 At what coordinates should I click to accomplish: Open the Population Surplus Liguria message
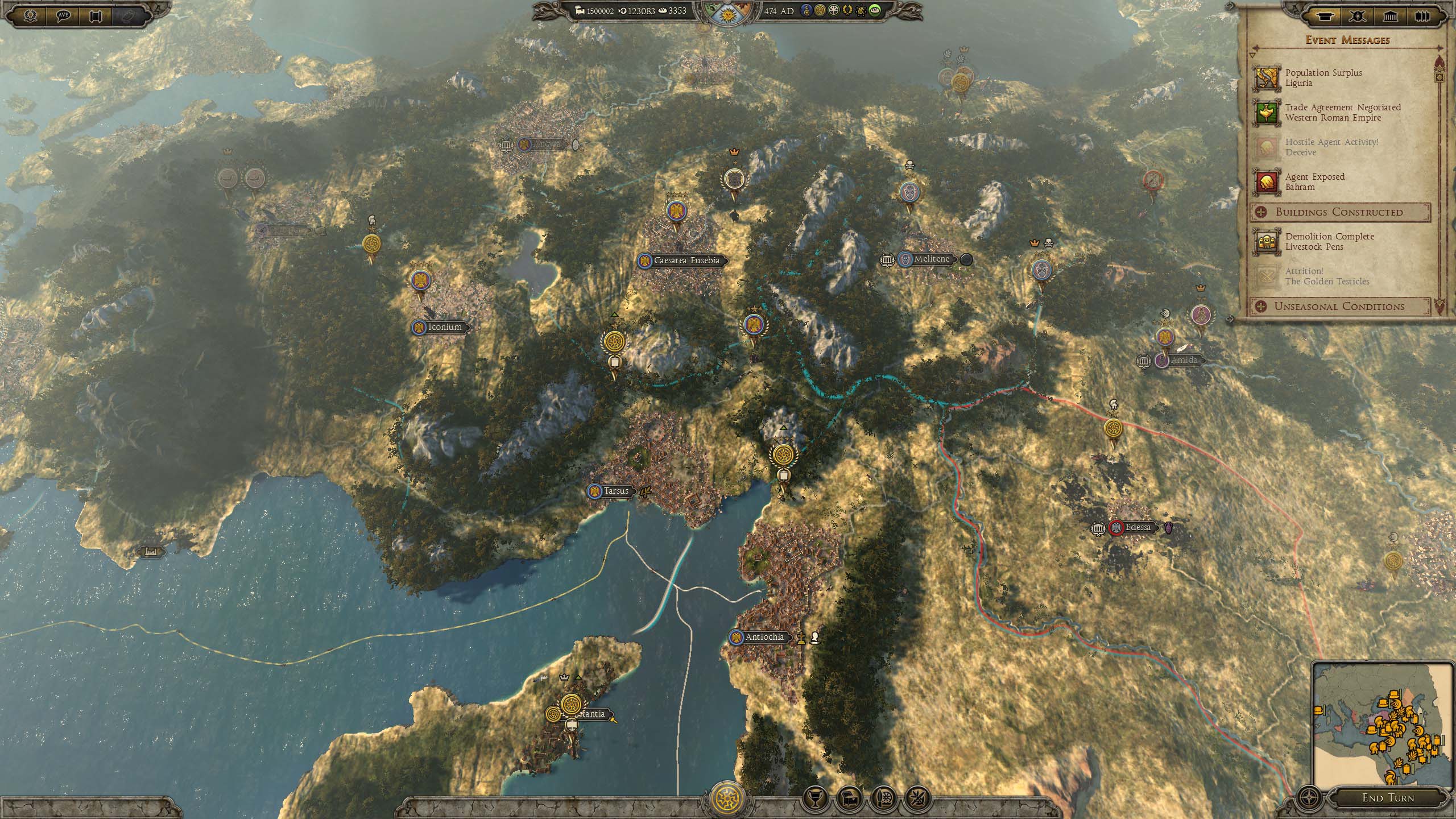1323,78
